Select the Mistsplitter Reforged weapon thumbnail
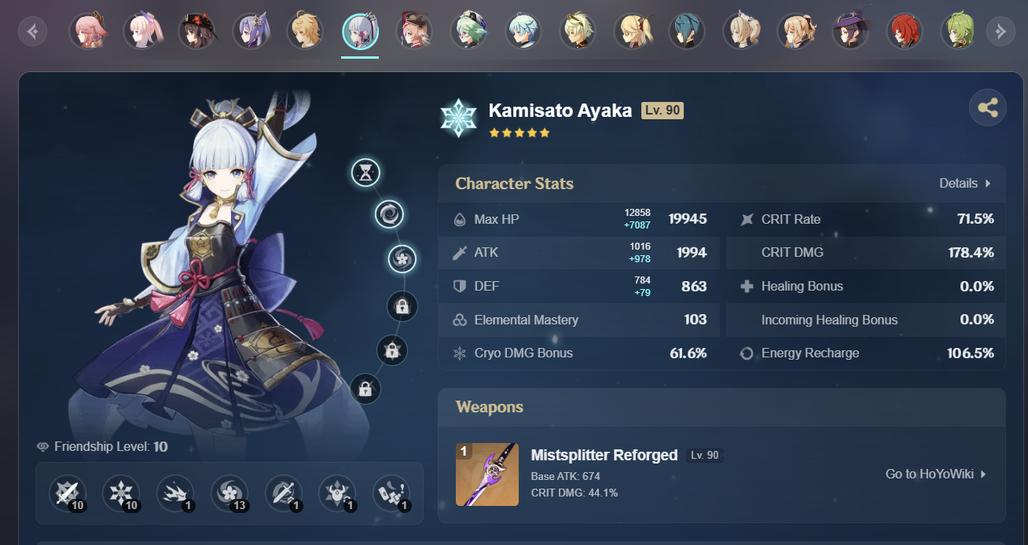The image size is (1028, 545). [487, 474]
